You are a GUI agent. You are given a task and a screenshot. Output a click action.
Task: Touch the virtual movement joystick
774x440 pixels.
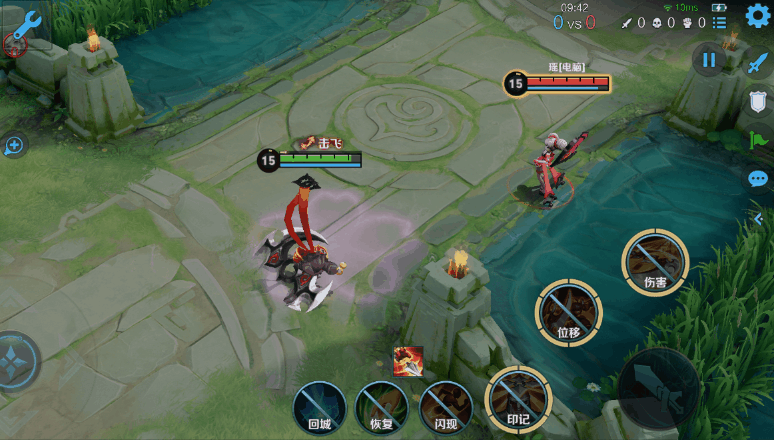click(x=17, y=361)
